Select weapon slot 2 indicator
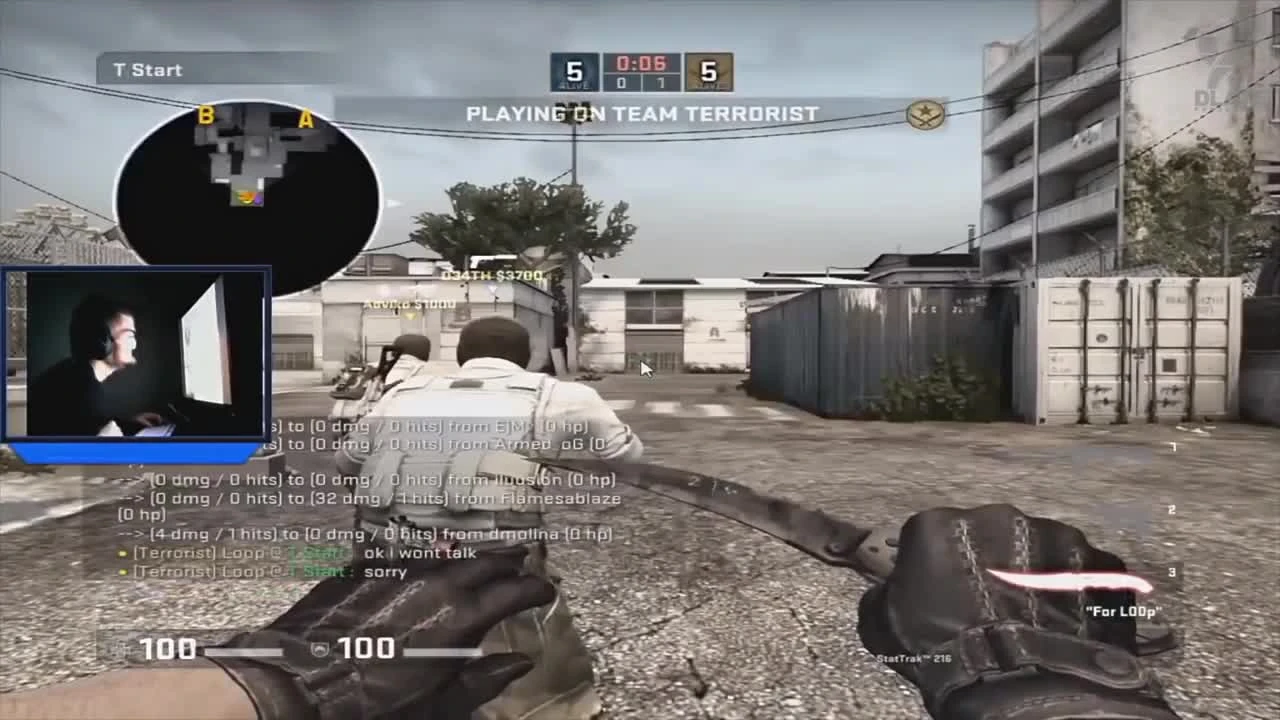 1172,509
